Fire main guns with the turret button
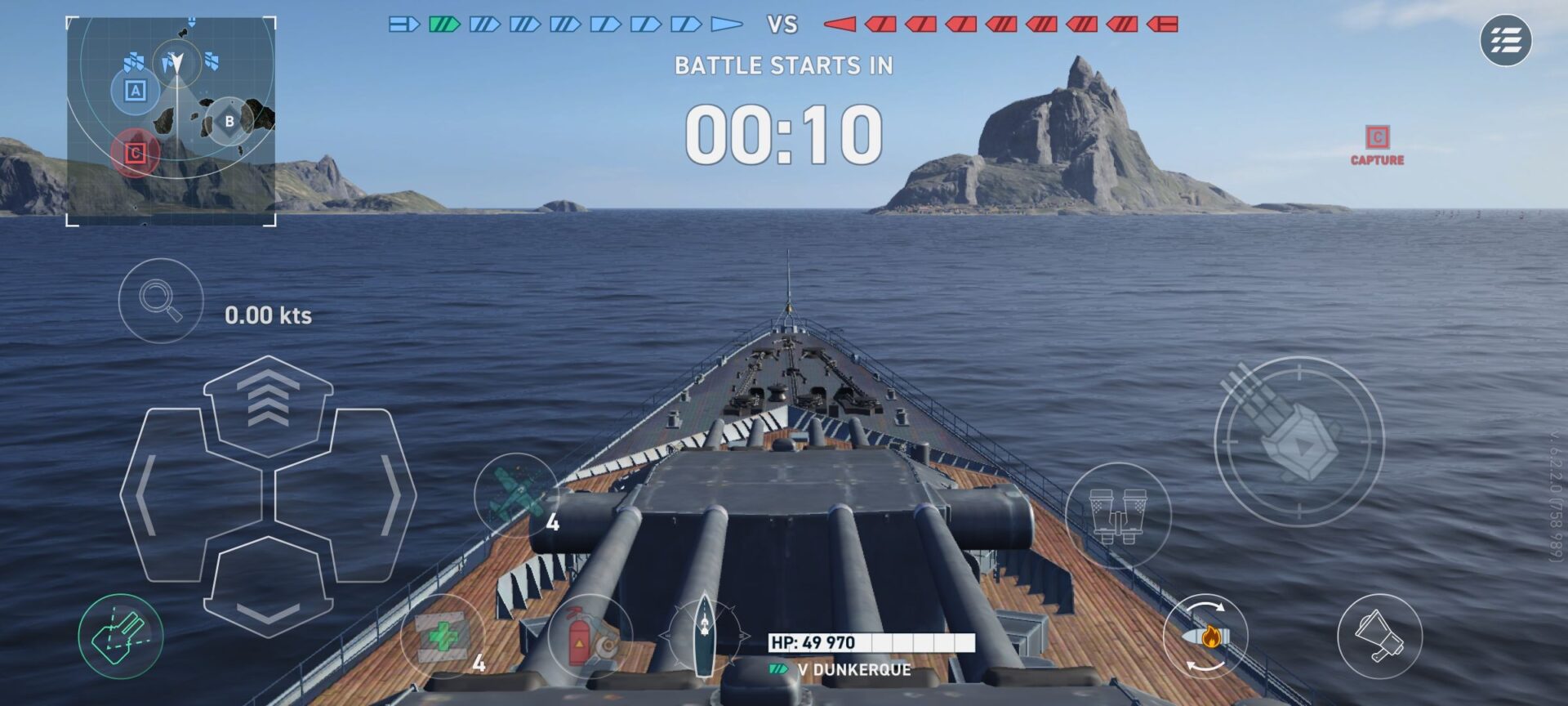Image resolution: width=1568 pixels, height=706 pixels. [x=1298, y=441]
